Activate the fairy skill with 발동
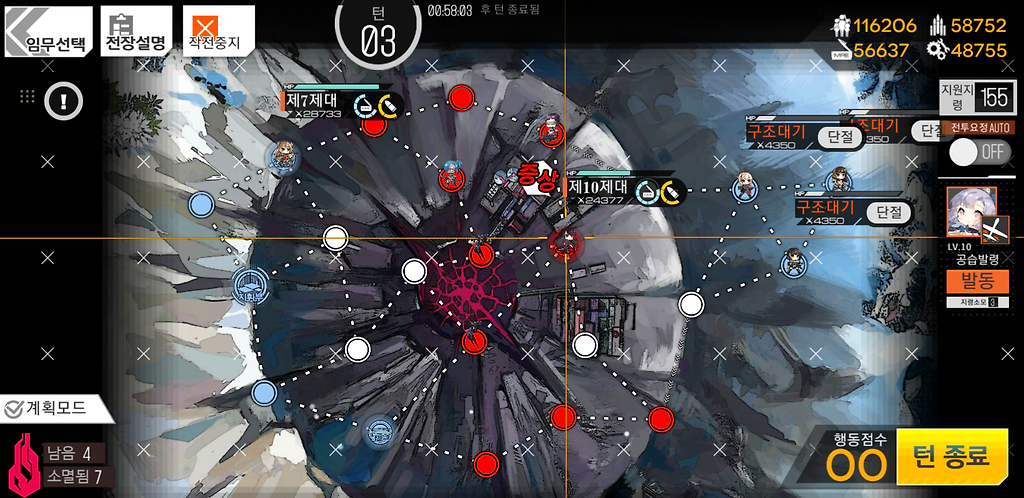The image size is (1024, 498). click(970, 281)
